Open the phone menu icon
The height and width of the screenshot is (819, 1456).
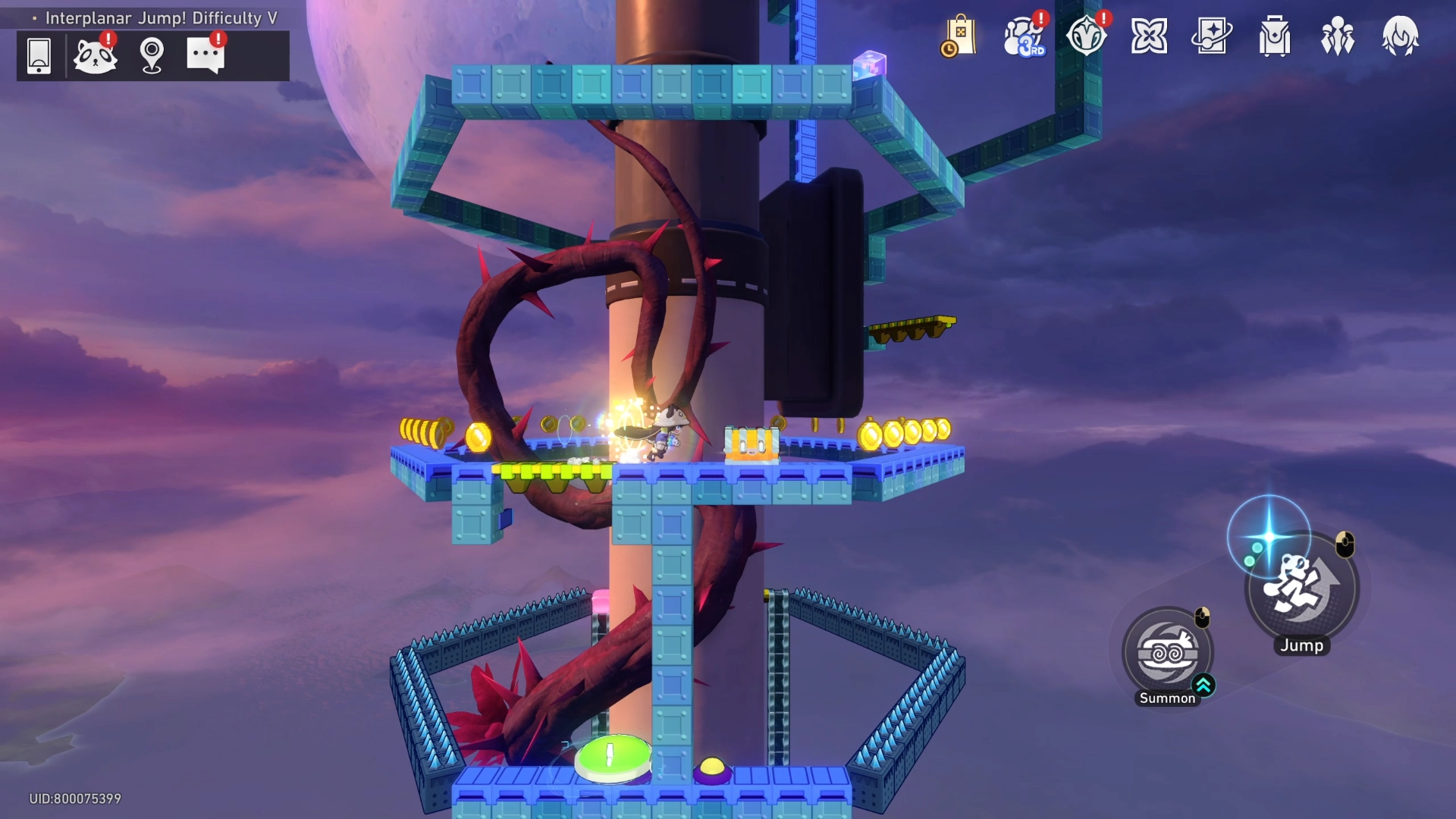[39, 55]
